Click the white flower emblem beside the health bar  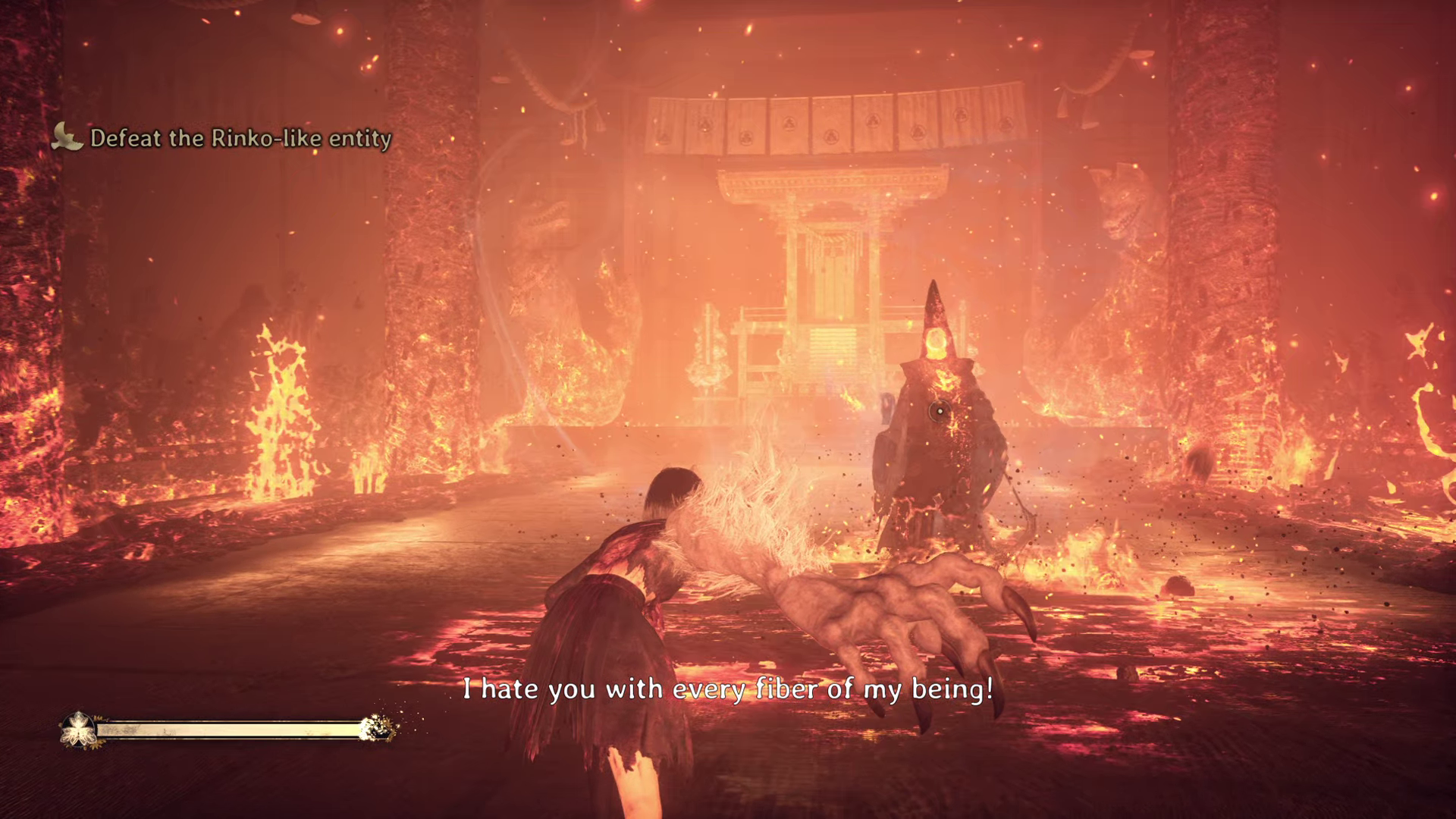point(77,730)
